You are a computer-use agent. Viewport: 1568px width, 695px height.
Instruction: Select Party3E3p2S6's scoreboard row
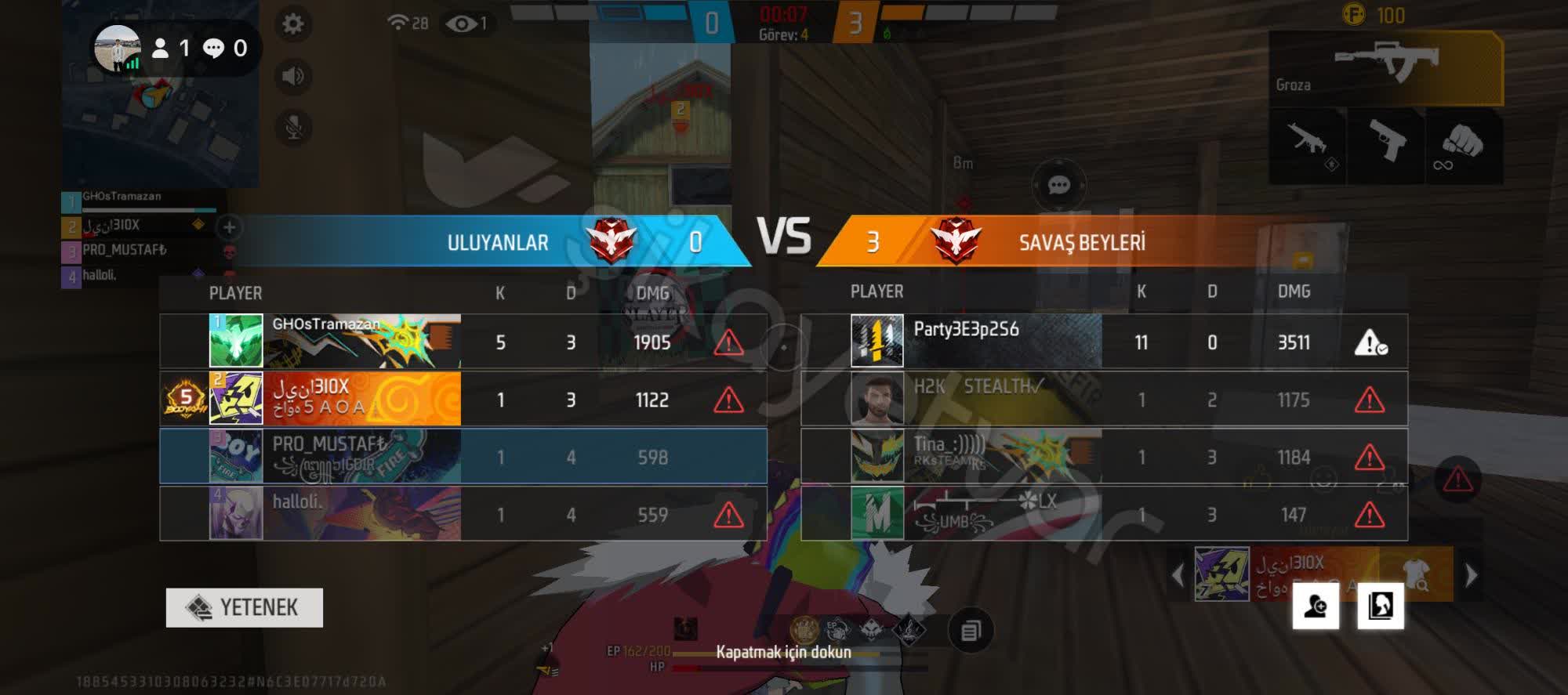1104,342
